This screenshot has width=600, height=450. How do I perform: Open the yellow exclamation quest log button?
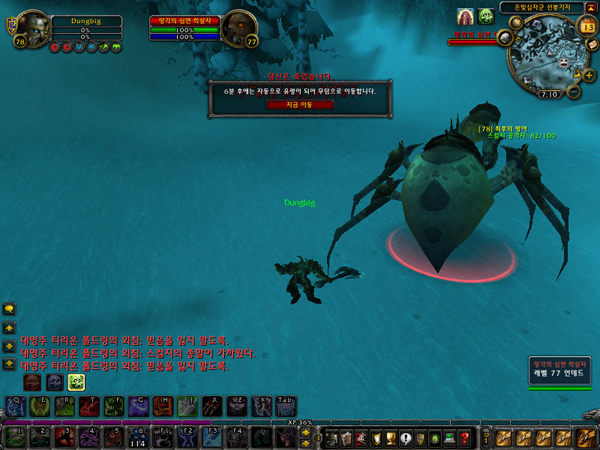[x=405, y=437]
